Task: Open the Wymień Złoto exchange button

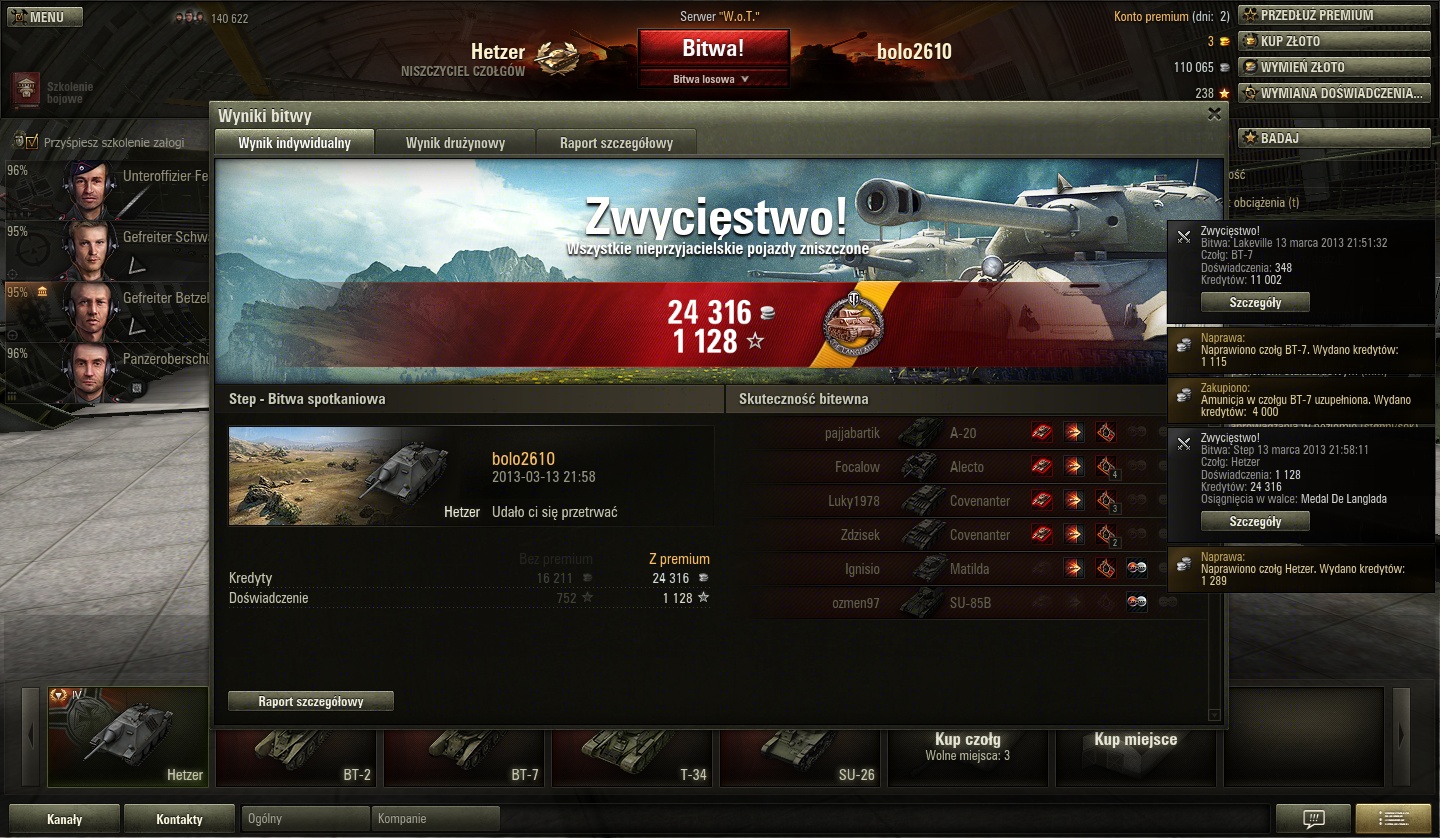Action: pos(1334,67)
